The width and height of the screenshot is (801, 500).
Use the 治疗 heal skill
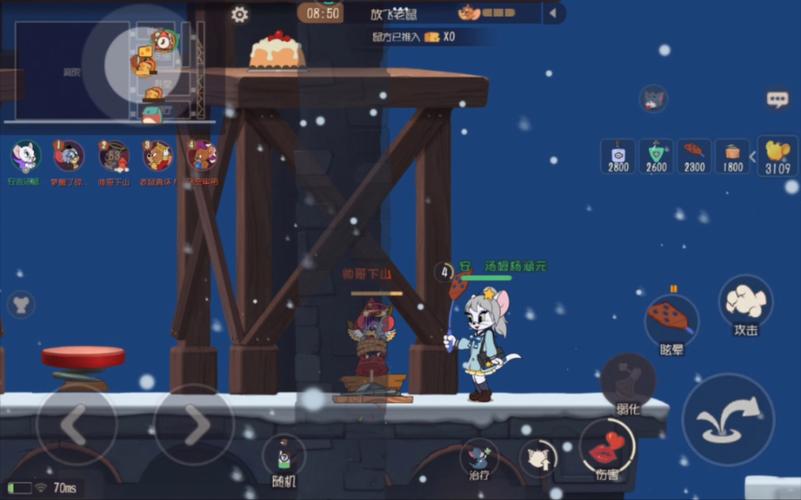[479, 458]
